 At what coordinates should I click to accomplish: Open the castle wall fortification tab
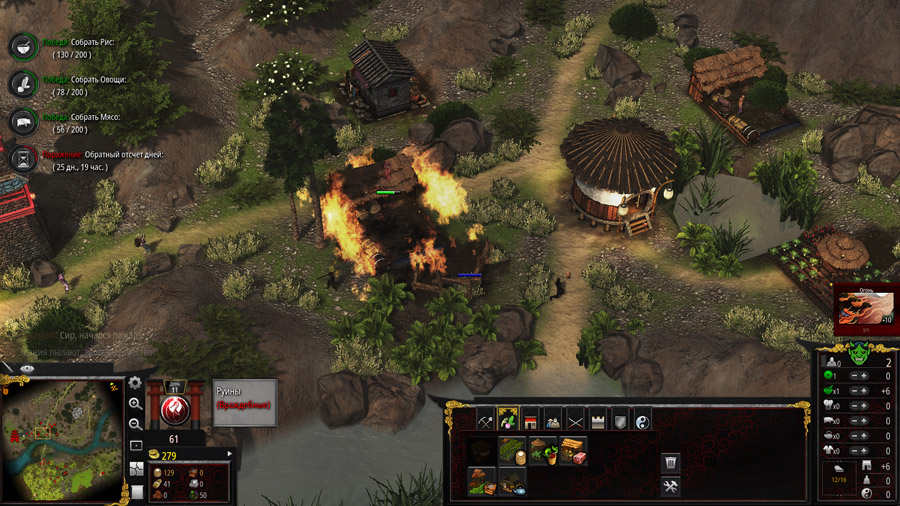click(597, 419)
